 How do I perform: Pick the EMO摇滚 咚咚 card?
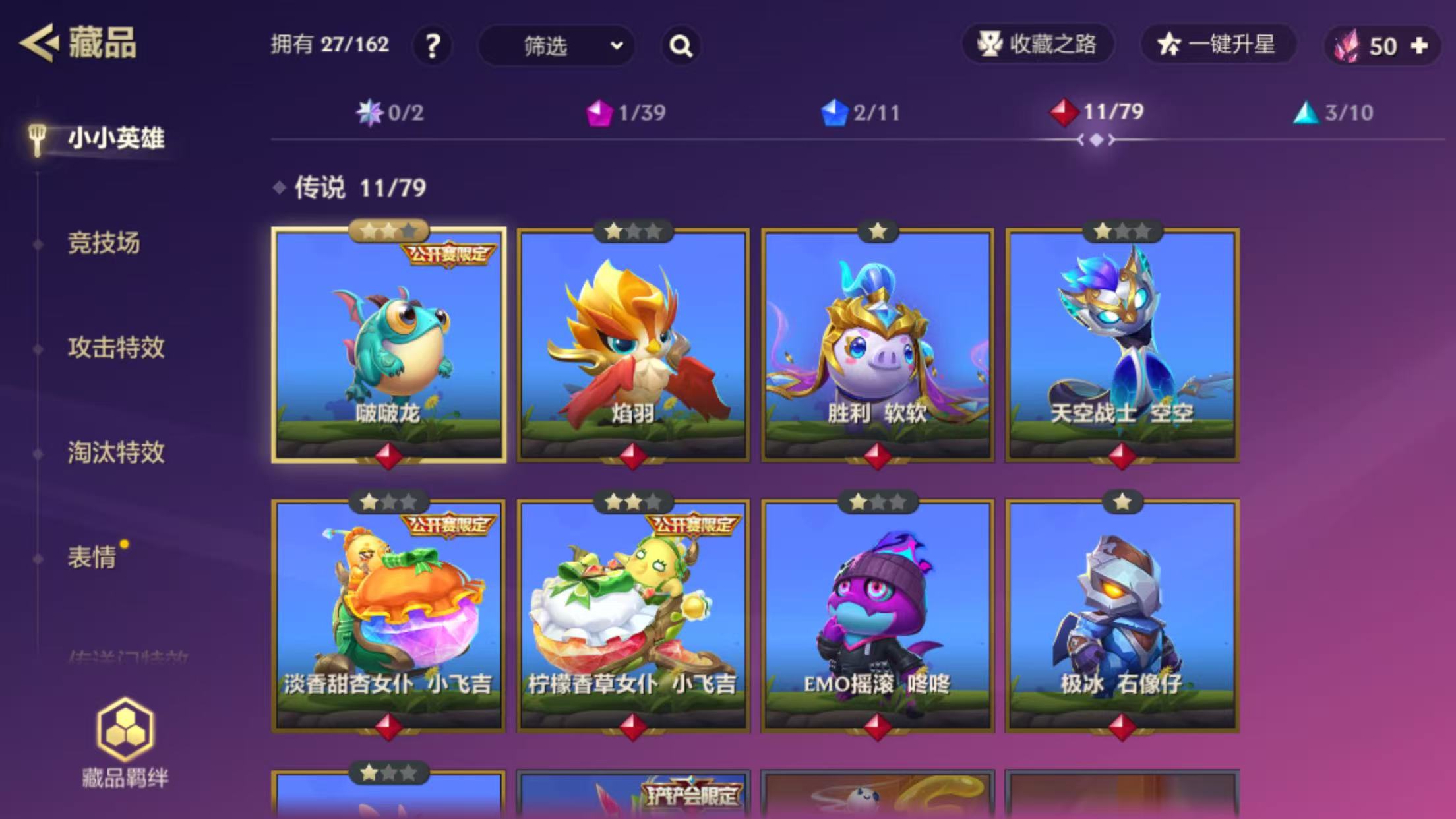(x=878, y=615)
